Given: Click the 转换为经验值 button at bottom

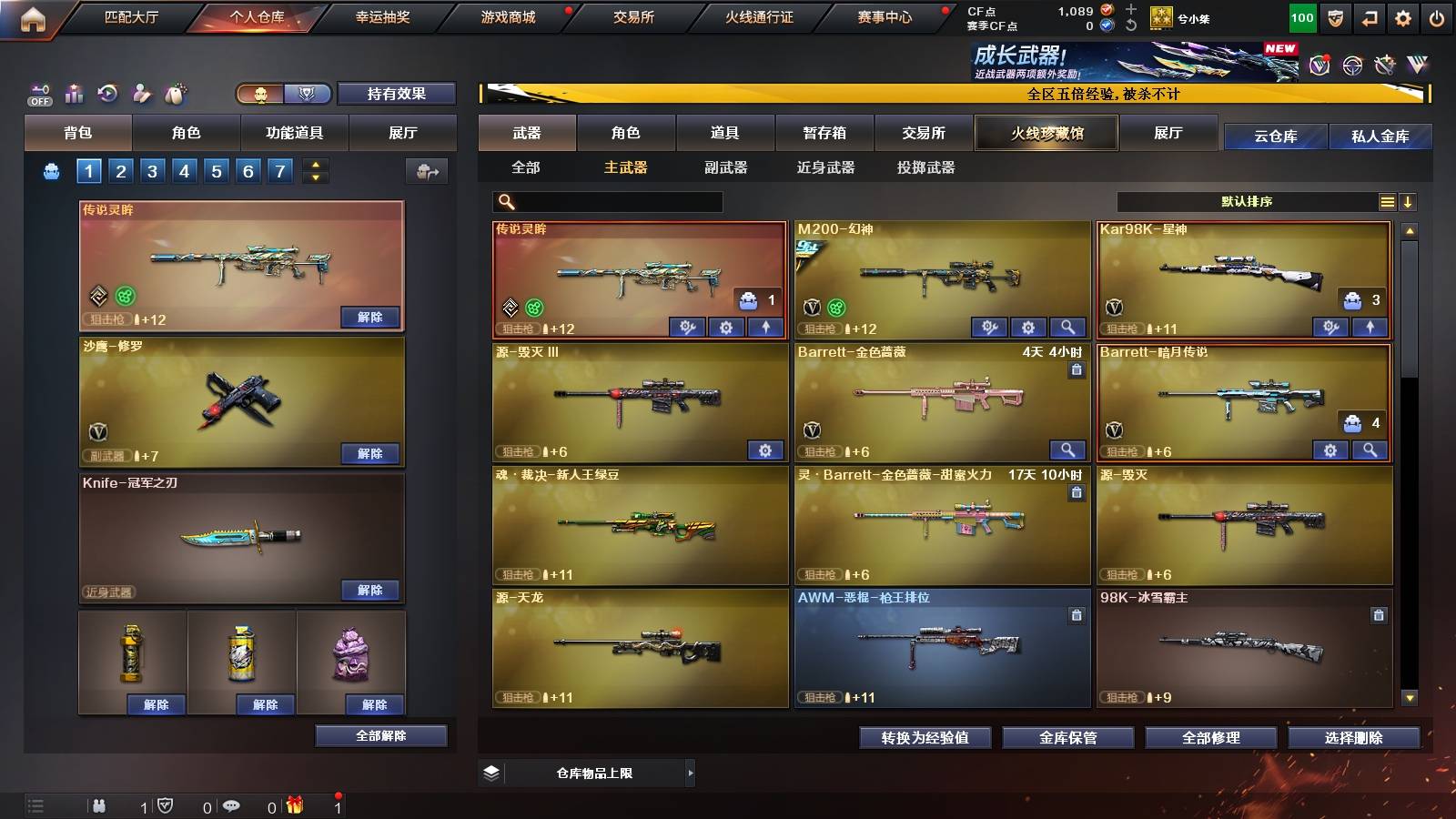Looking at the screenshot, I should (x=924, y=739).
